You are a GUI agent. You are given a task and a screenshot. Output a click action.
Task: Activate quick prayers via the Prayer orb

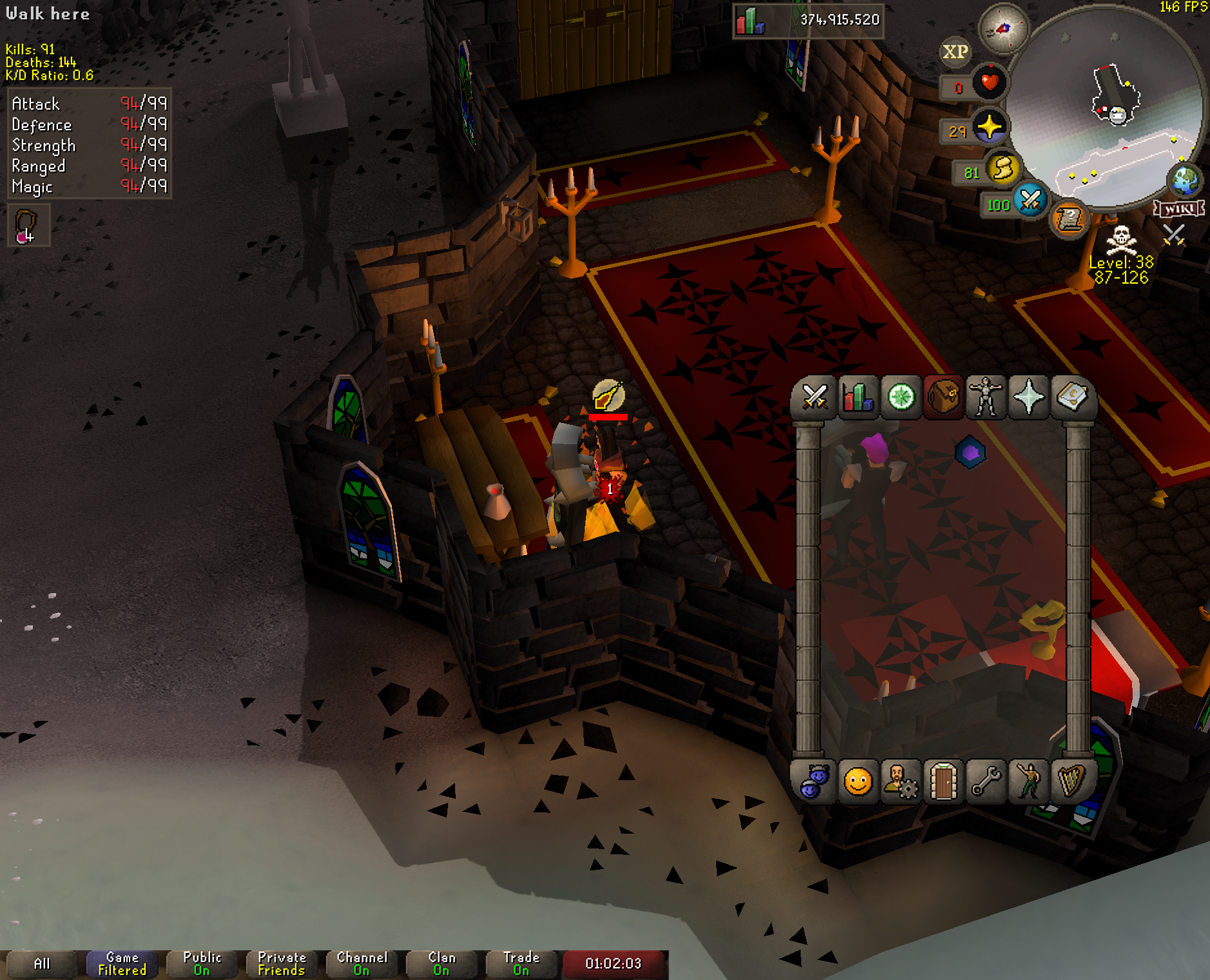(989, 127)
